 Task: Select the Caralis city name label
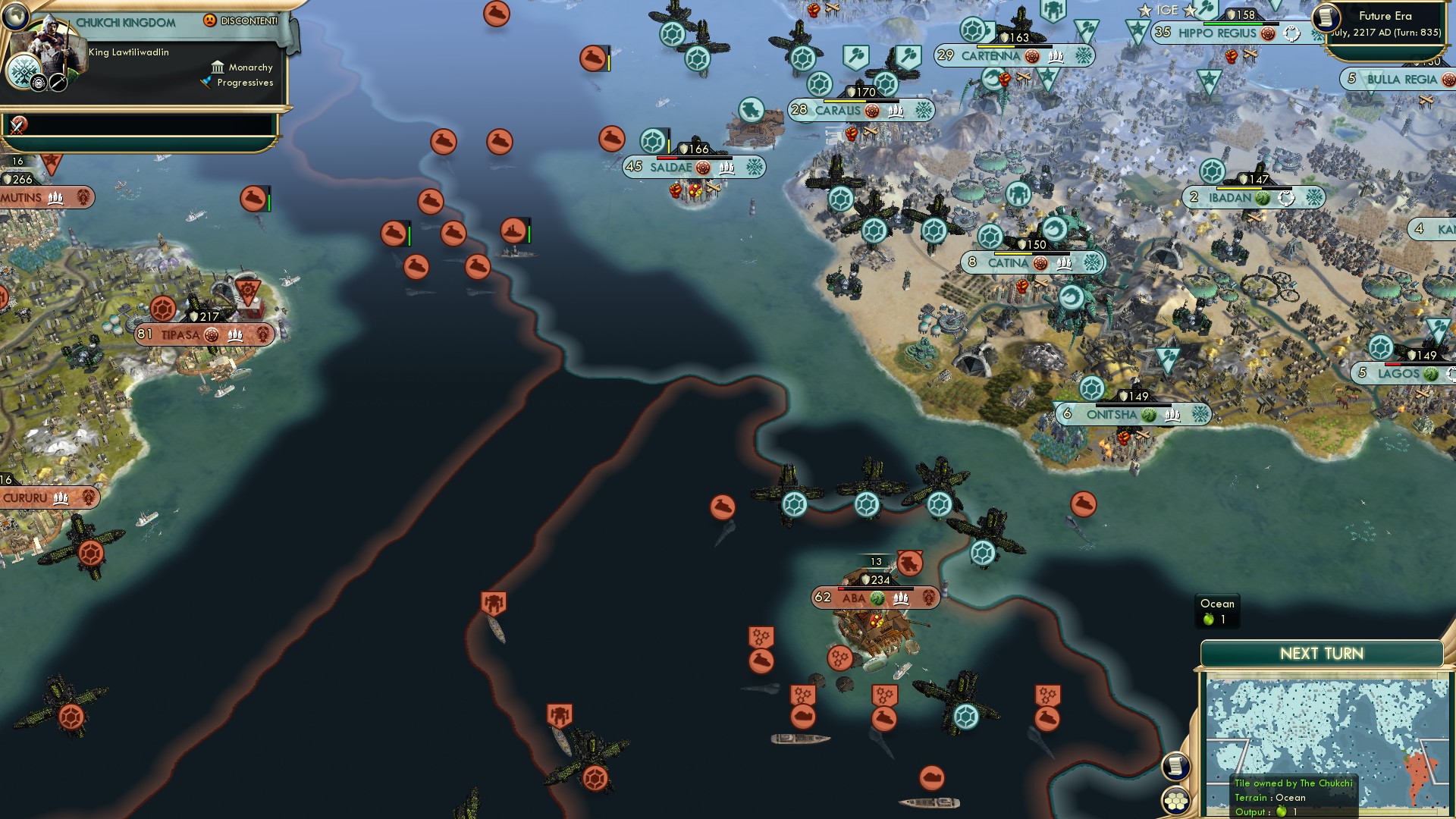[839, 110]
